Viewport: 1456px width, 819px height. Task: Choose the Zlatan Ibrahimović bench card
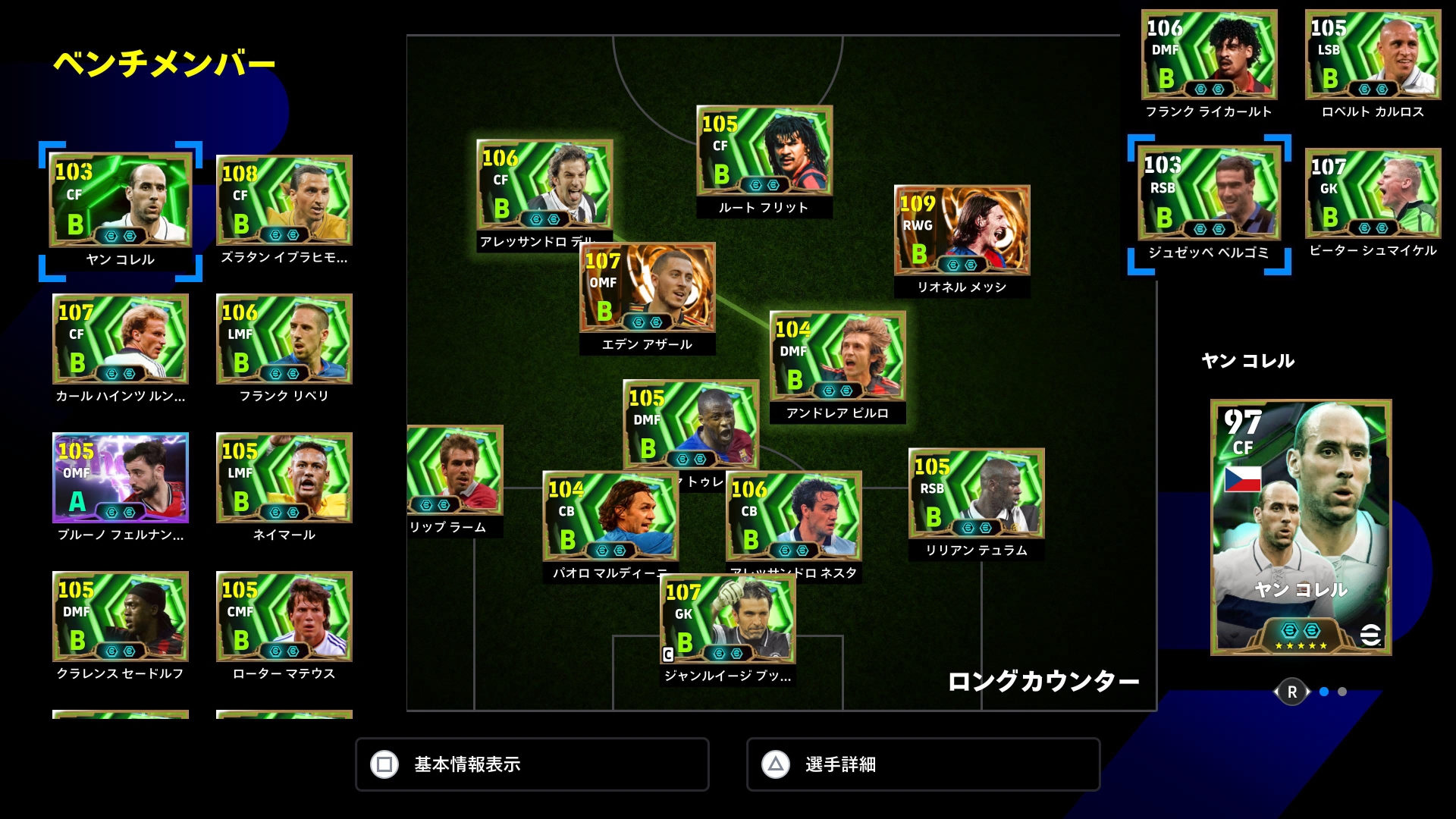(x=284, y=200)
